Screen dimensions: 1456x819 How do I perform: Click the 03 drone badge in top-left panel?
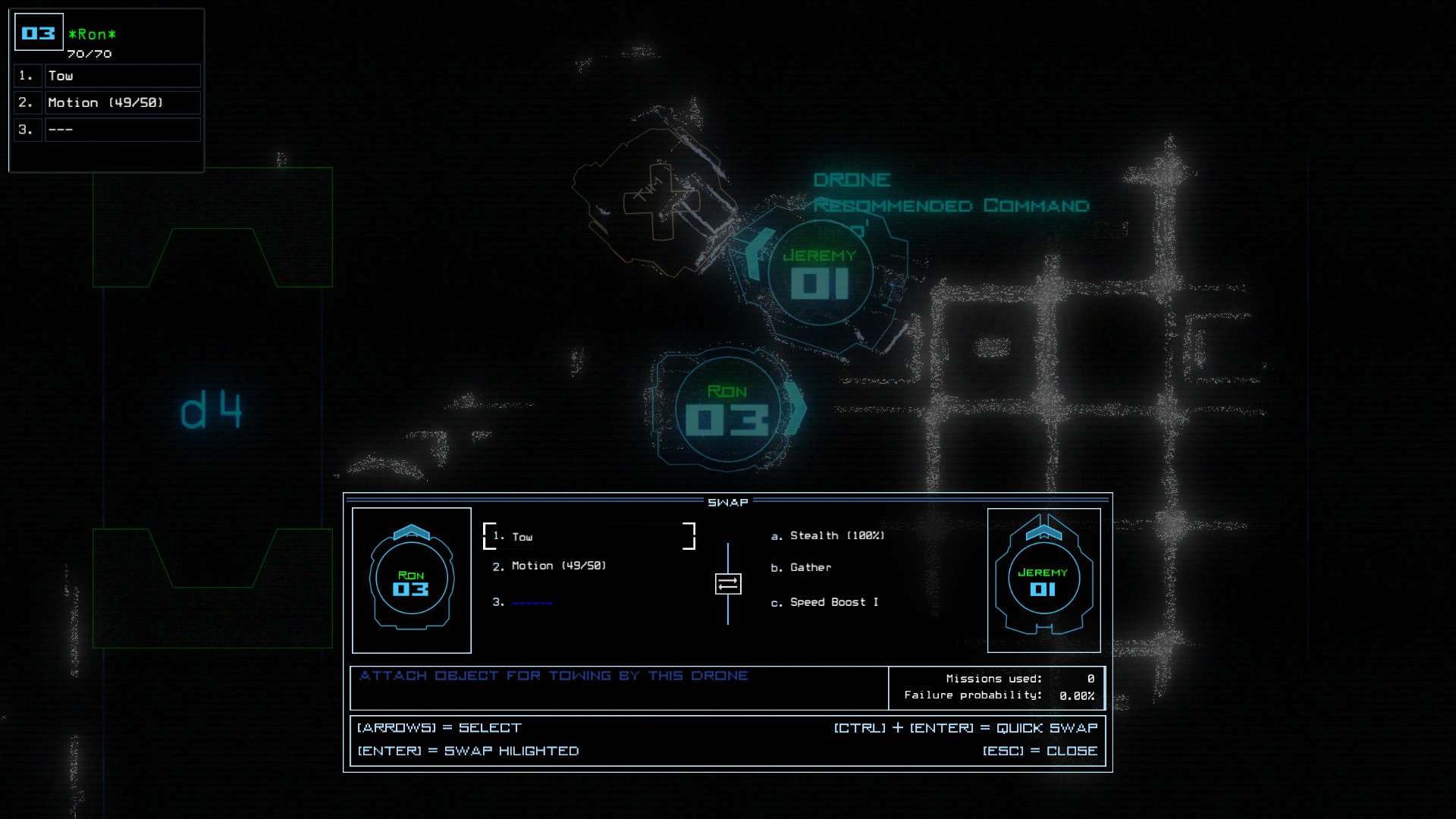38,32
